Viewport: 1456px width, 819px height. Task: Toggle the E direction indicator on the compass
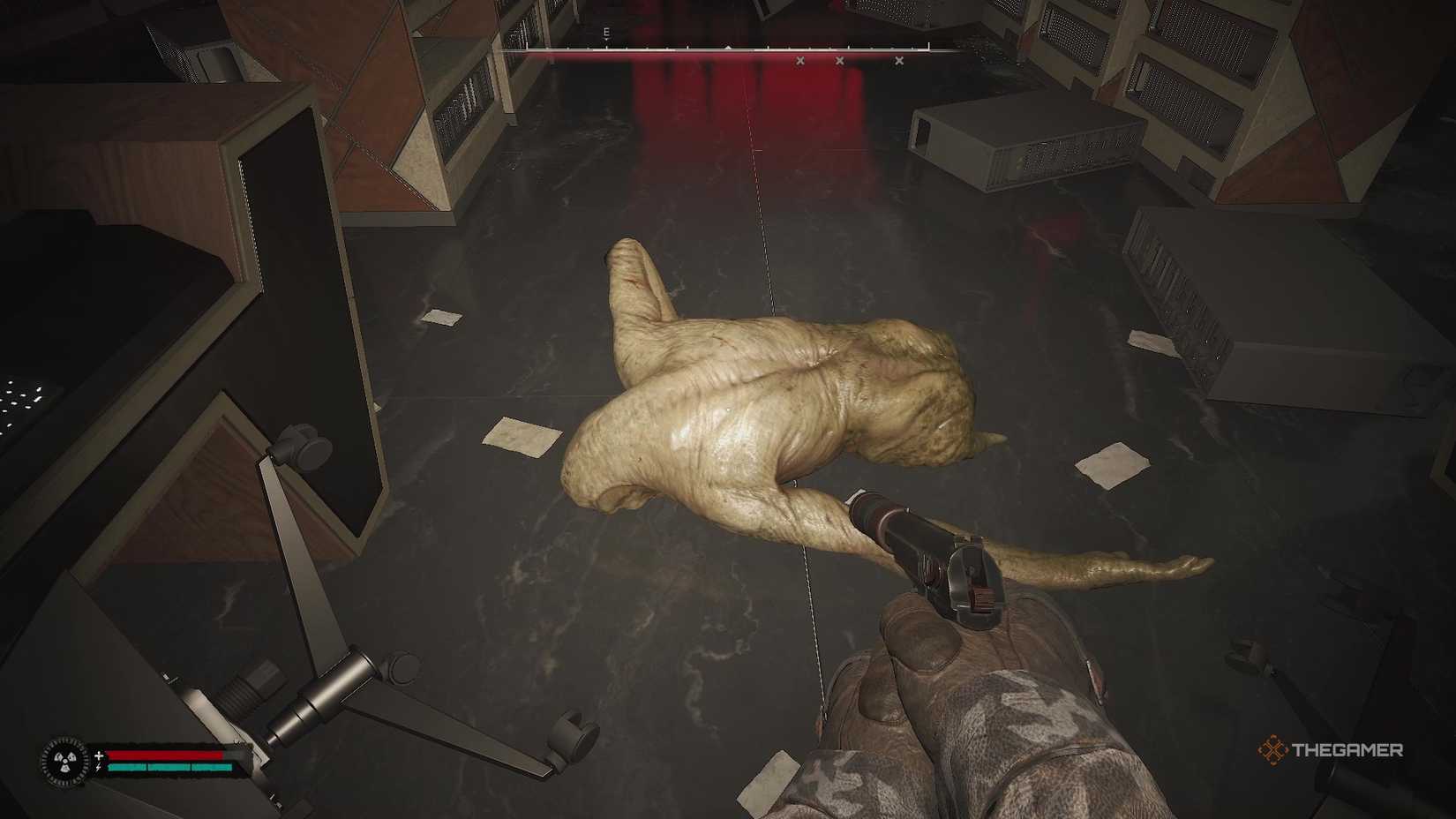605,31
